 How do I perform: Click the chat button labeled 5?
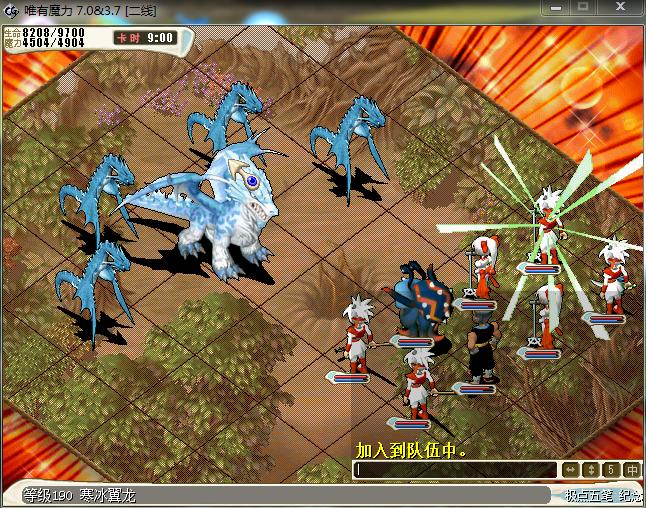(610, 469)
